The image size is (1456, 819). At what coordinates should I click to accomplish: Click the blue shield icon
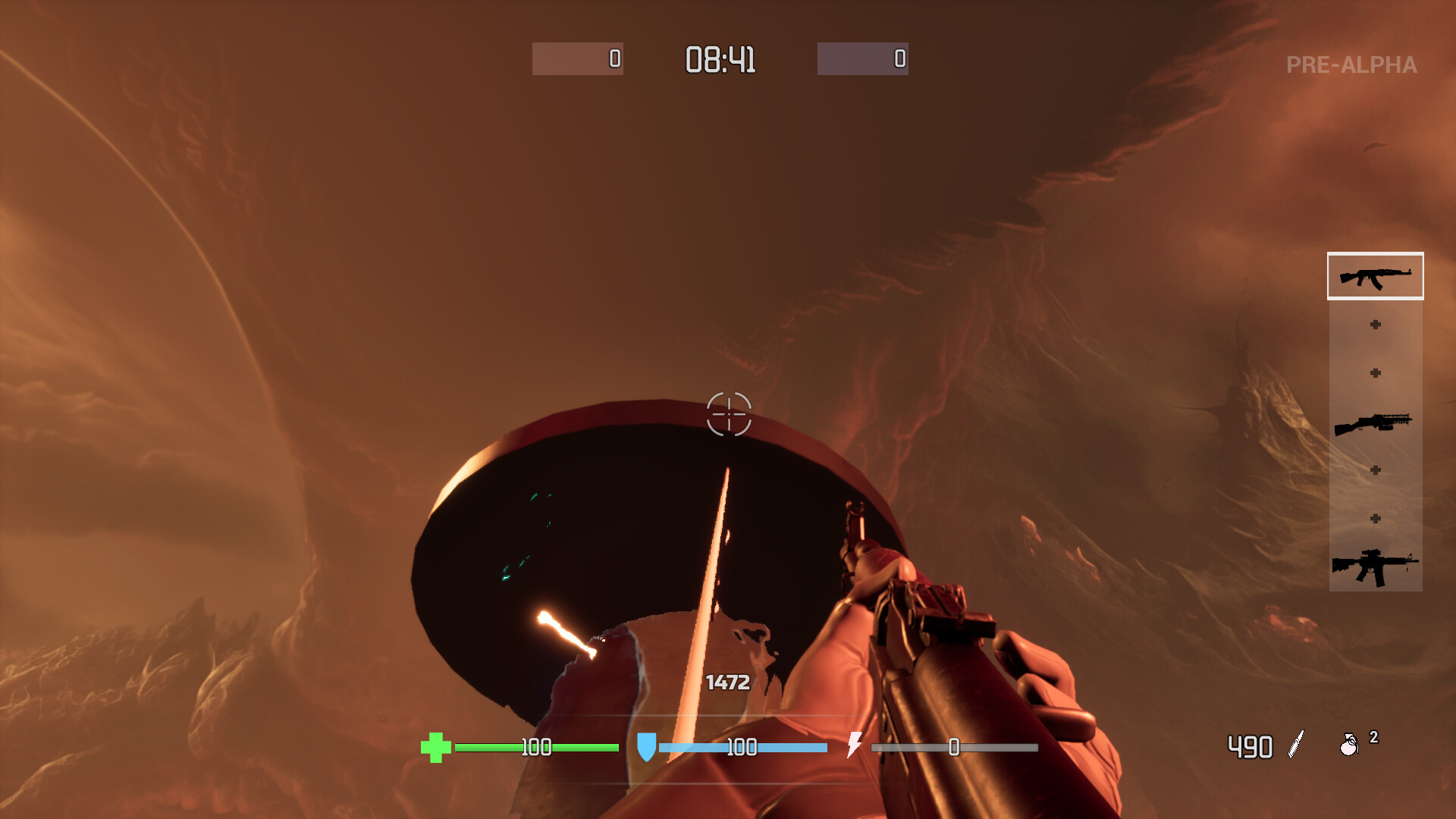(645, 748)
